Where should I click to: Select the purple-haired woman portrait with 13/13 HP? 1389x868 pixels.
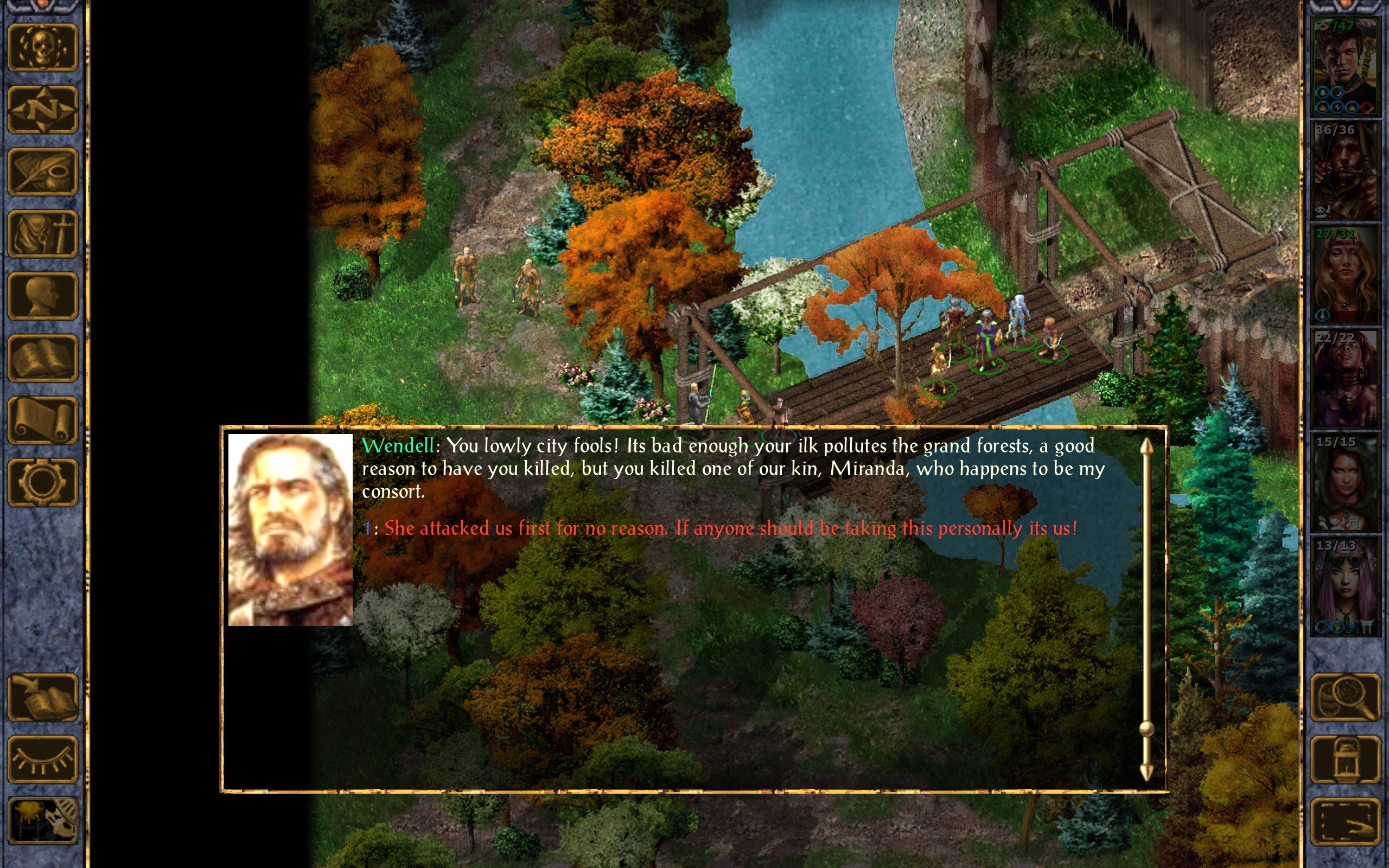(1345, 586)
